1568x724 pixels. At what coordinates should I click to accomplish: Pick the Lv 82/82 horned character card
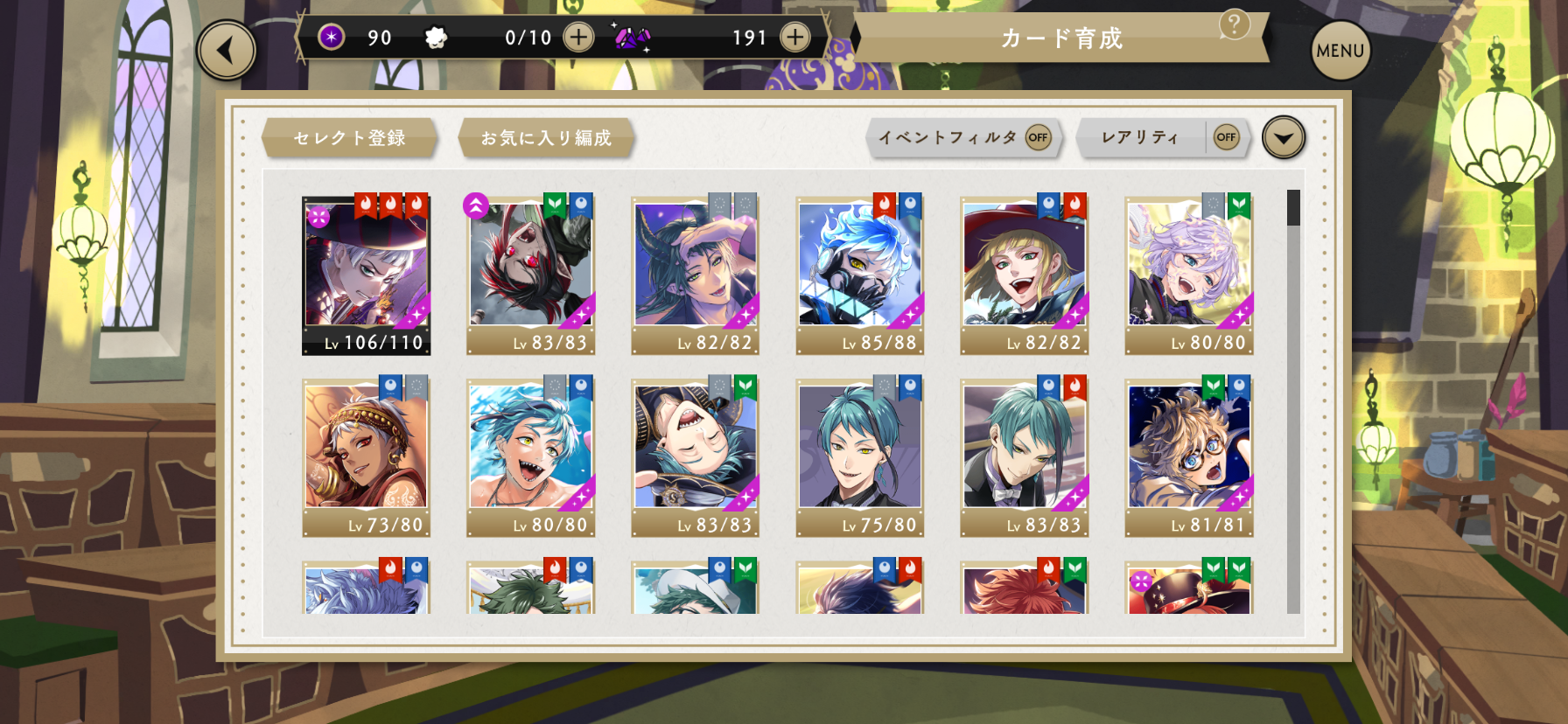point(696,275)
